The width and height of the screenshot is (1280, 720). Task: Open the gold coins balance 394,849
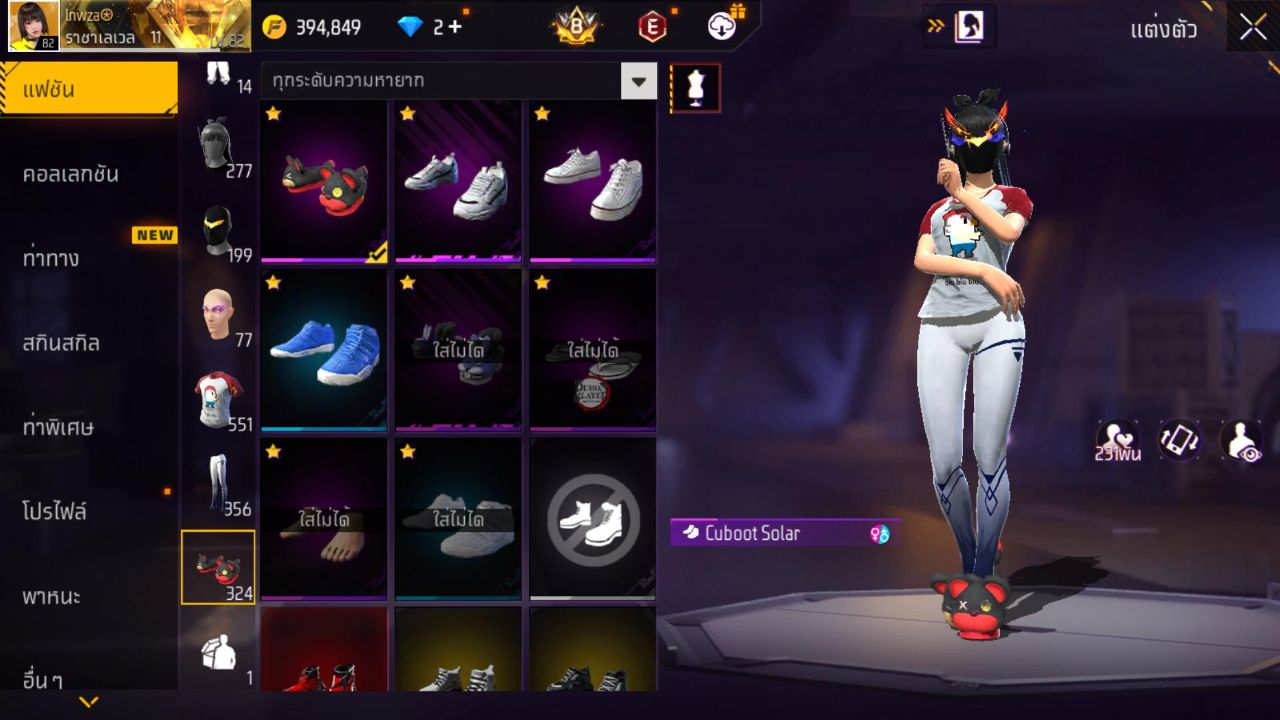[x=330, y=27]
